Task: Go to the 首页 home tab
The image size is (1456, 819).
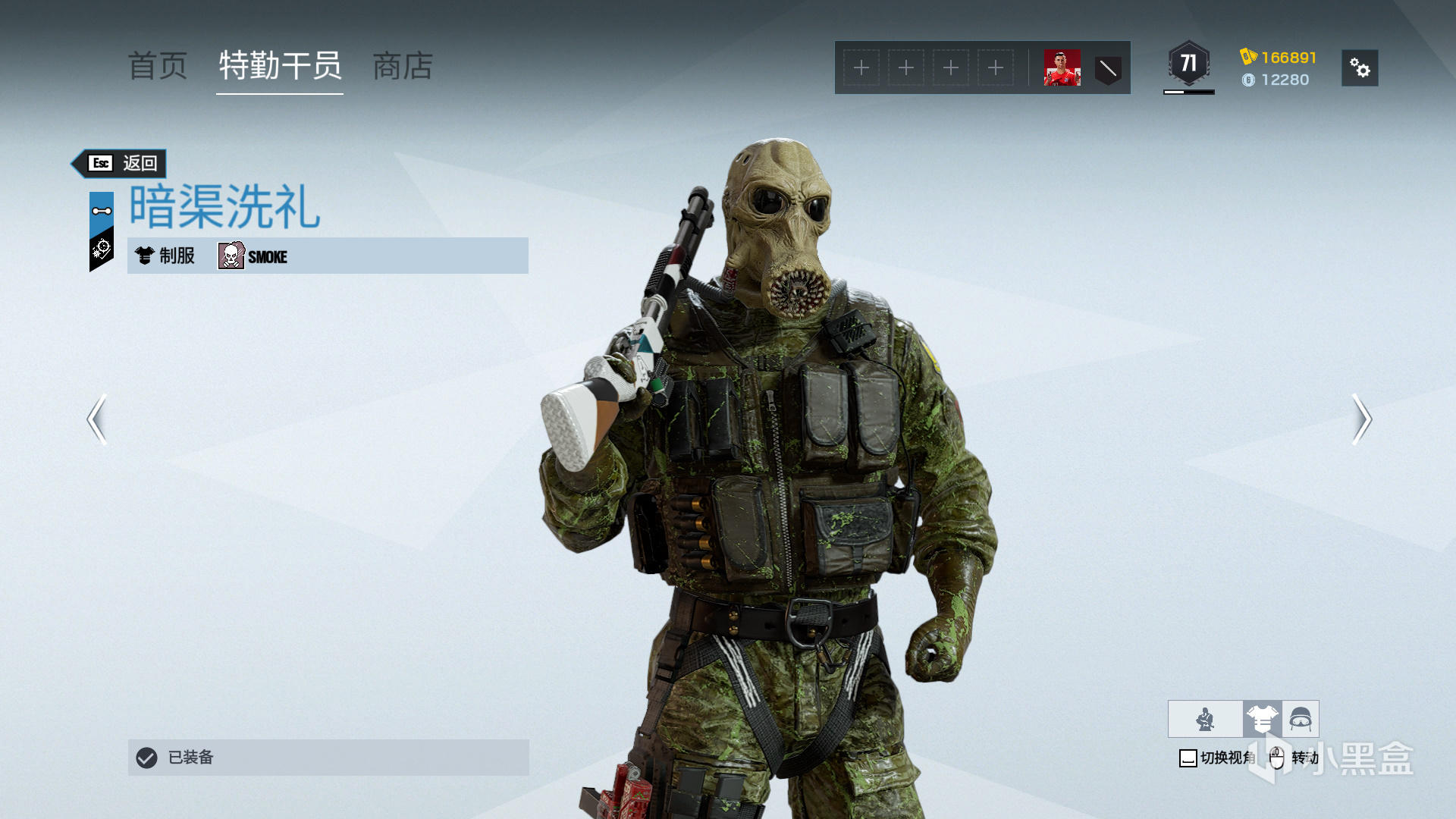Action: click(x=158, y=67)
